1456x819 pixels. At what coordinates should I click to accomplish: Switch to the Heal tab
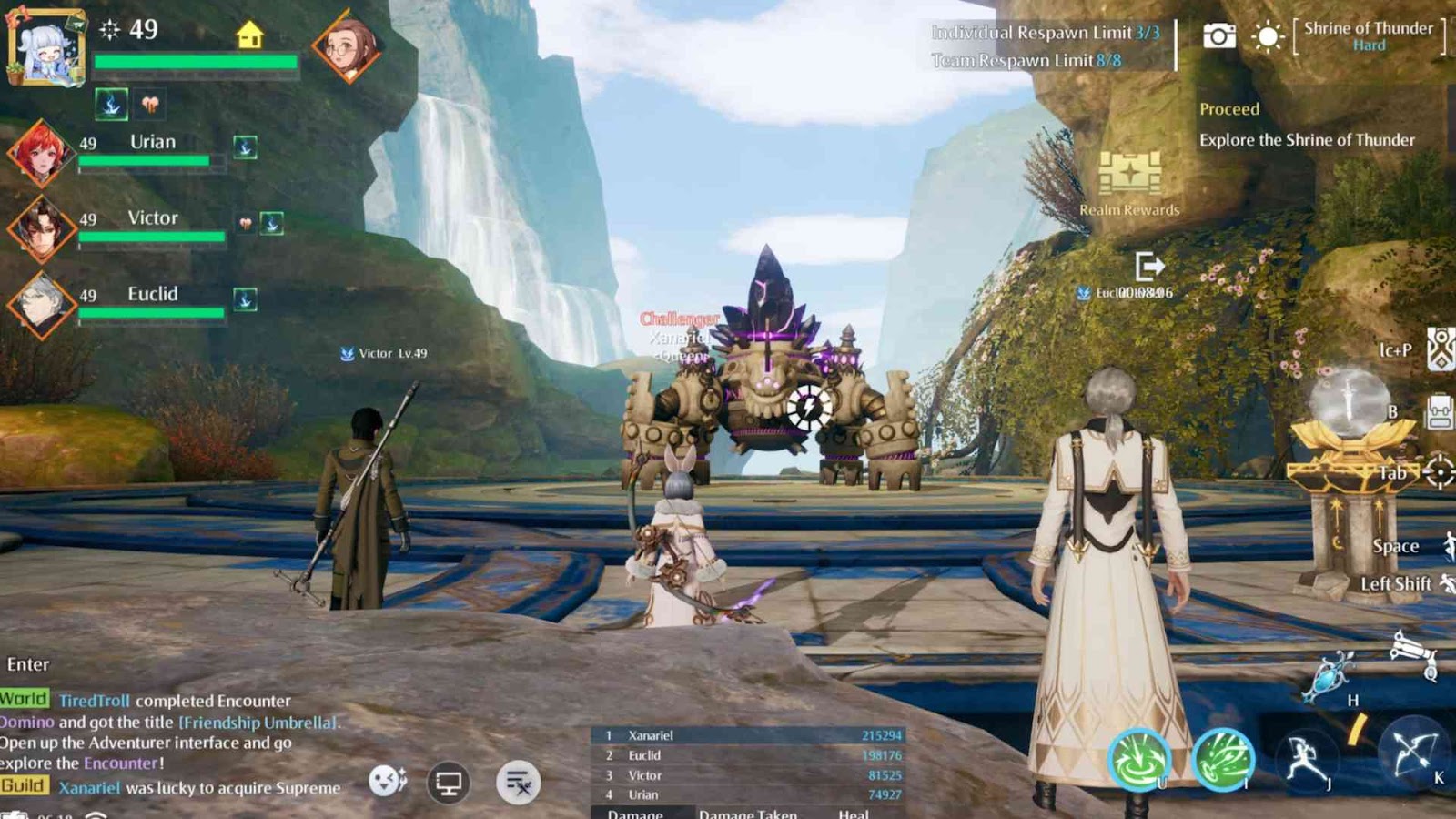[854, 813]
